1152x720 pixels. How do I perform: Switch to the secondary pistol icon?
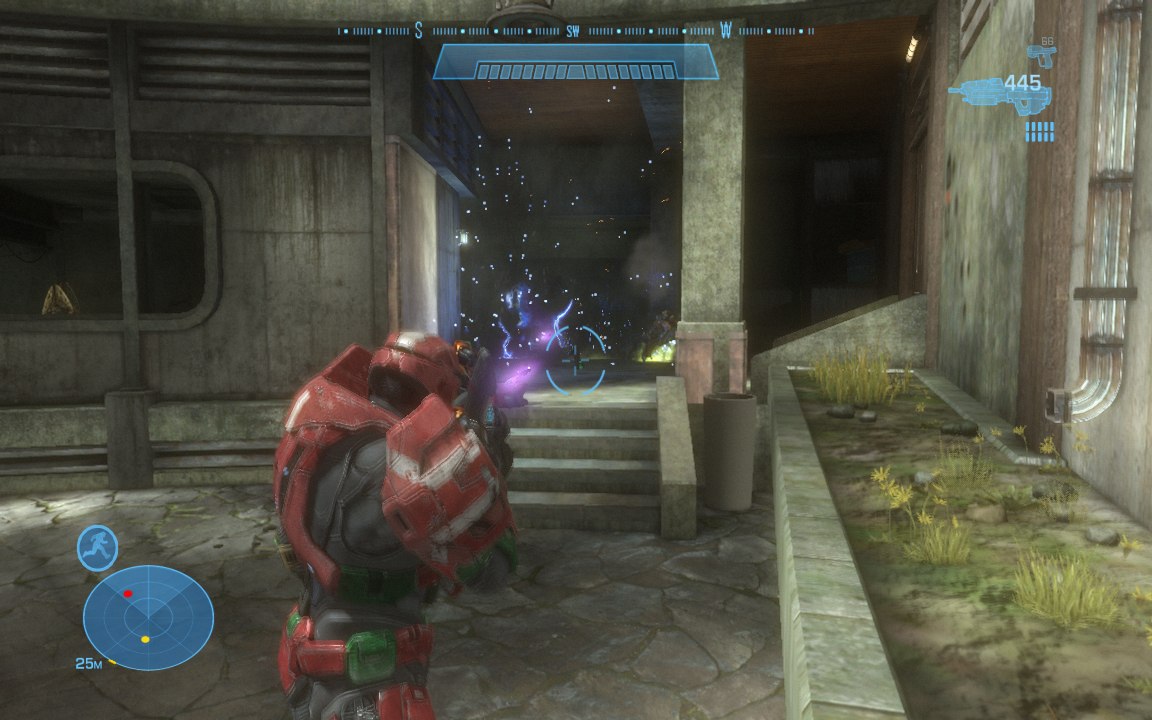click(x=1041, y=51)
